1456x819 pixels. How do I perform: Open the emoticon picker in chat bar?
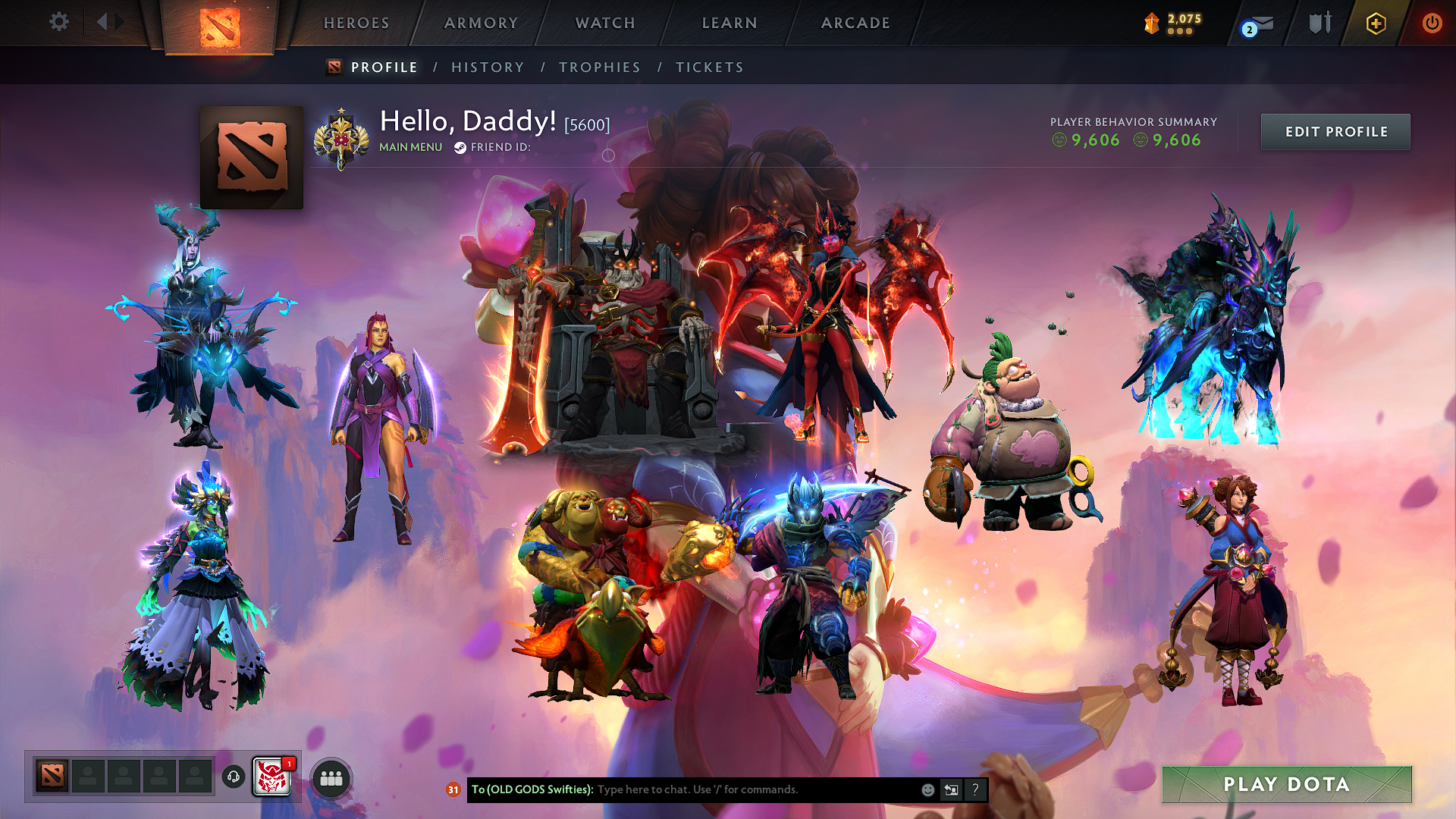(x=927, y=789)
